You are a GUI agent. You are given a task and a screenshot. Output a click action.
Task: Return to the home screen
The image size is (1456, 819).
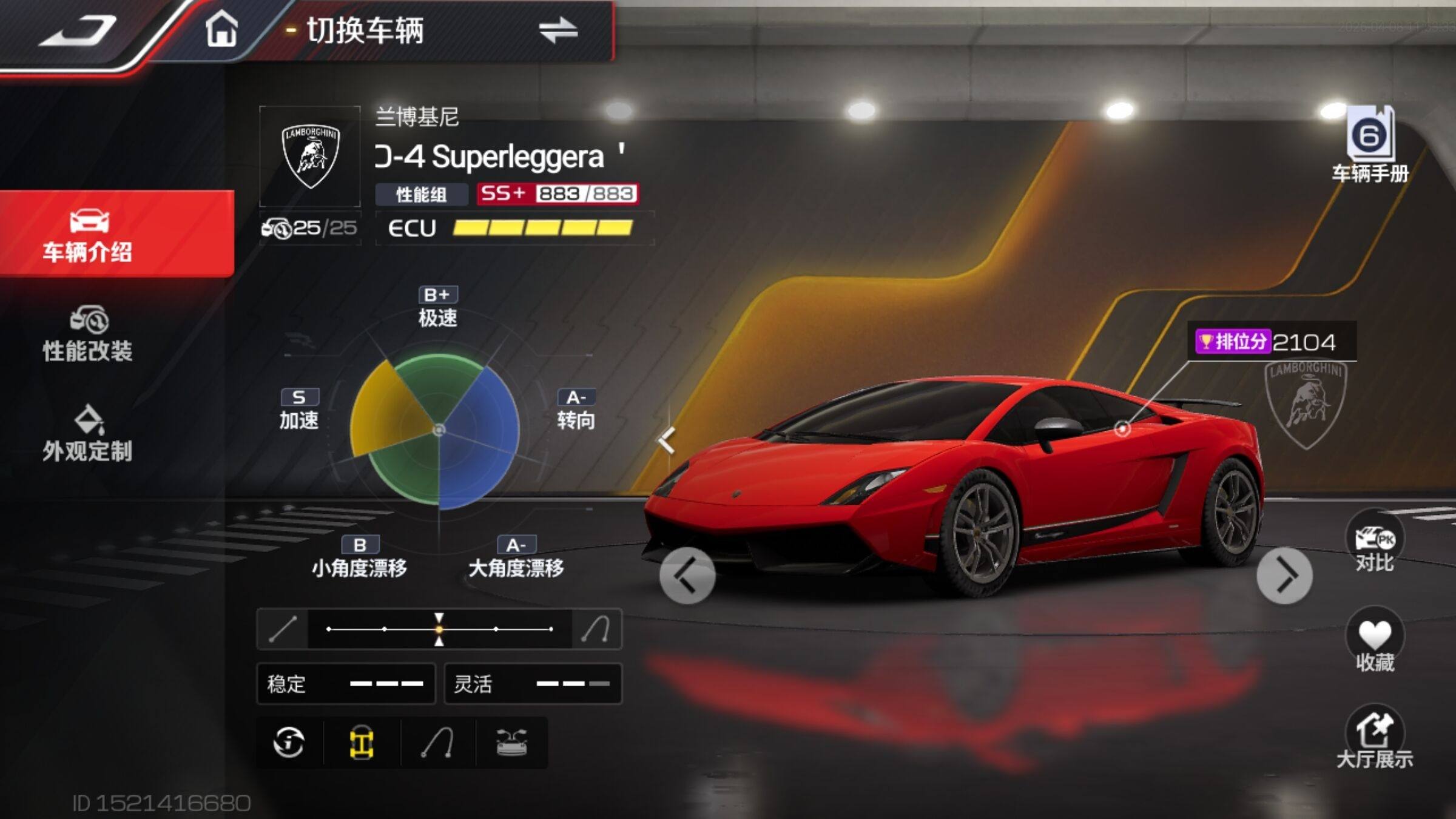tap(221, 30)
